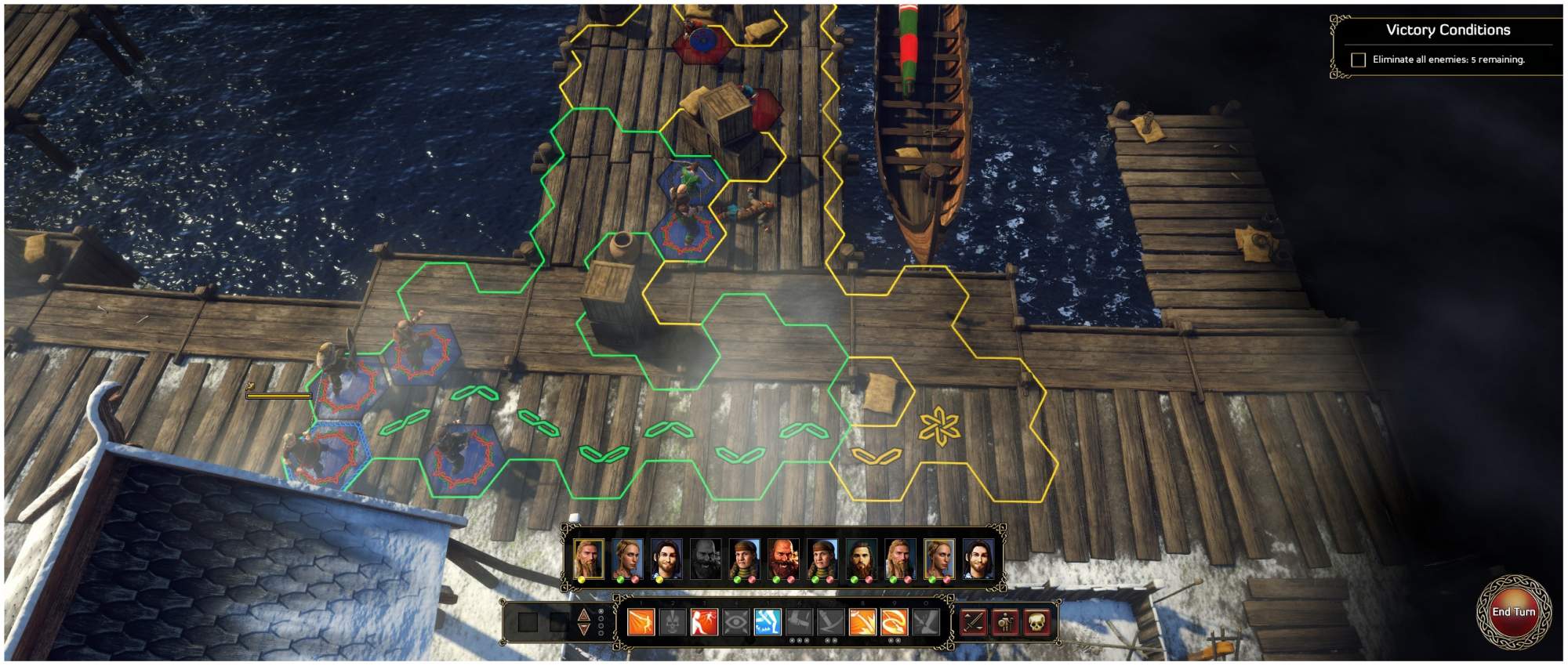Click the red up-arrow stepper
Screen dimensions: 1568x666
[x=583, y=615]
